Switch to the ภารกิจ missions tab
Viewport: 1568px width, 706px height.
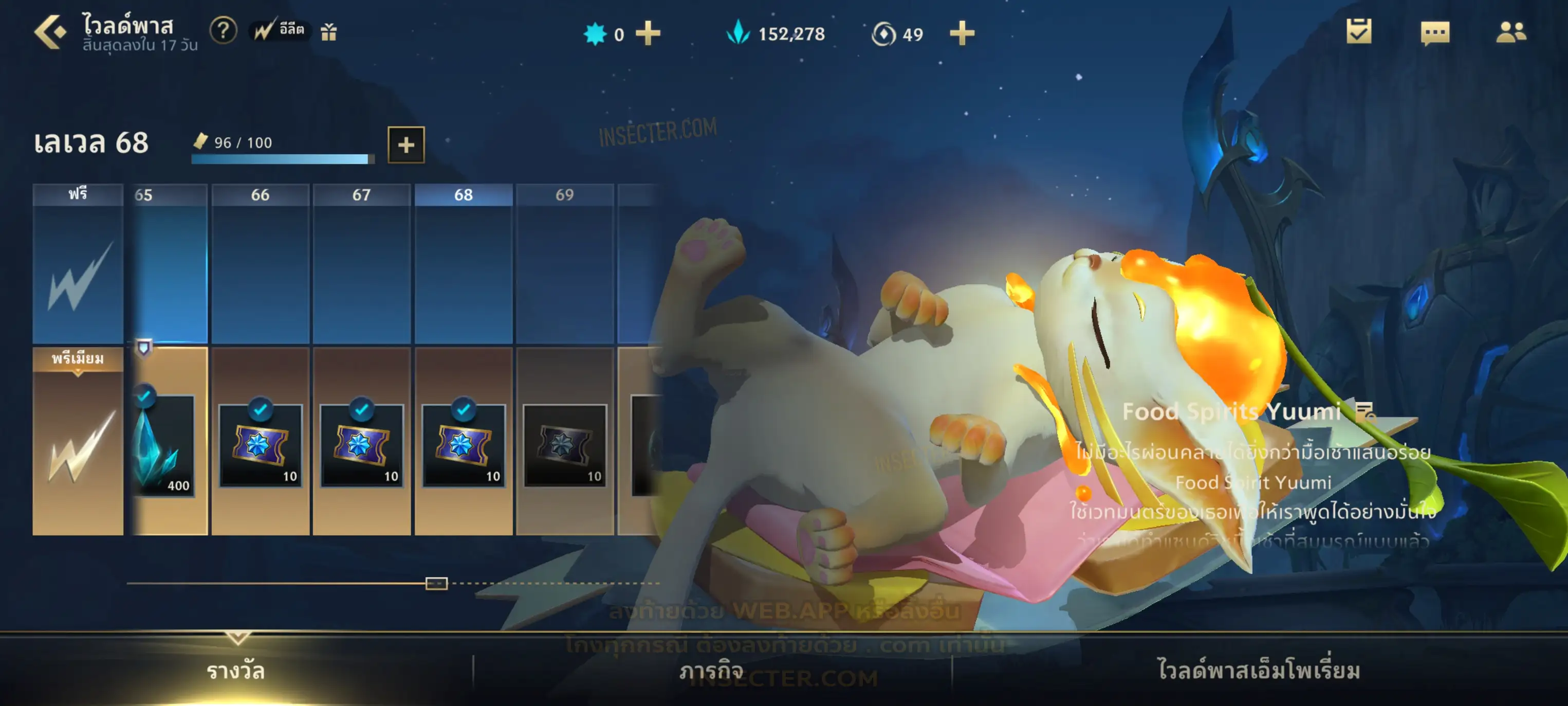point(711,671)
